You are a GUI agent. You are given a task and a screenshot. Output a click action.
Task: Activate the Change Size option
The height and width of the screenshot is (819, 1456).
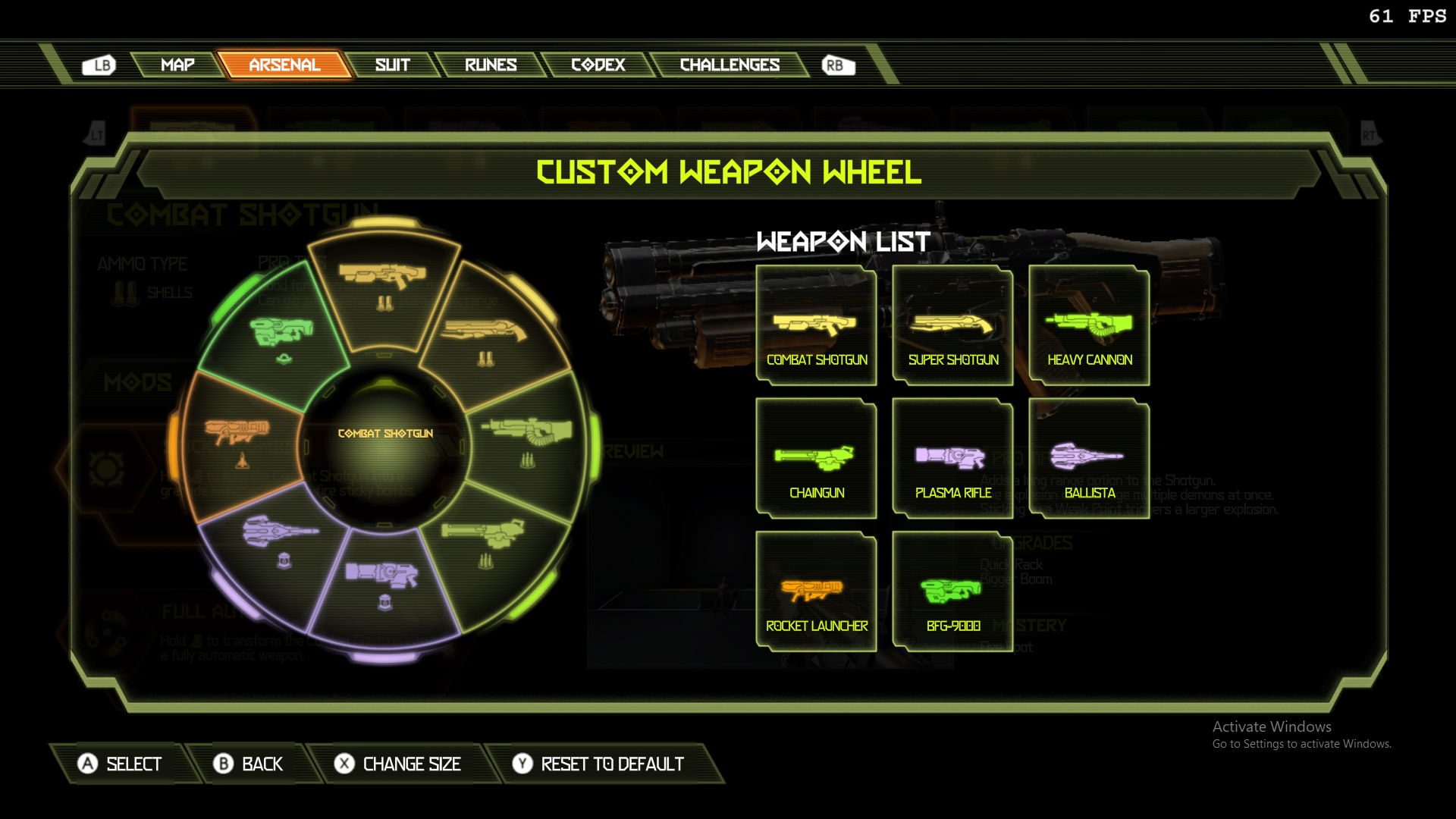pos(398,764)
